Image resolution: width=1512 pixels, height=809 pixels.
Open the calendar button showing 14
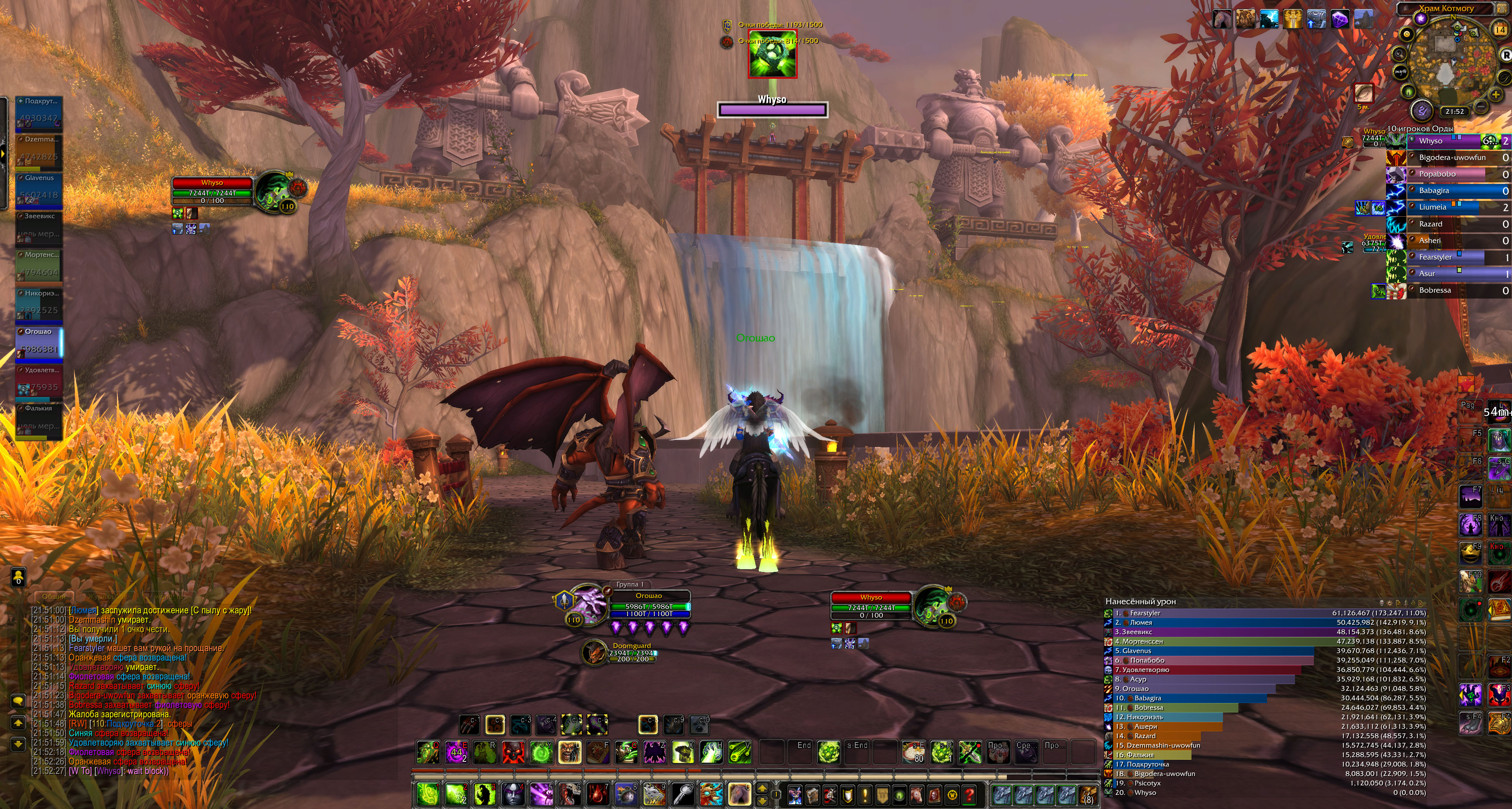[1500, 29]
